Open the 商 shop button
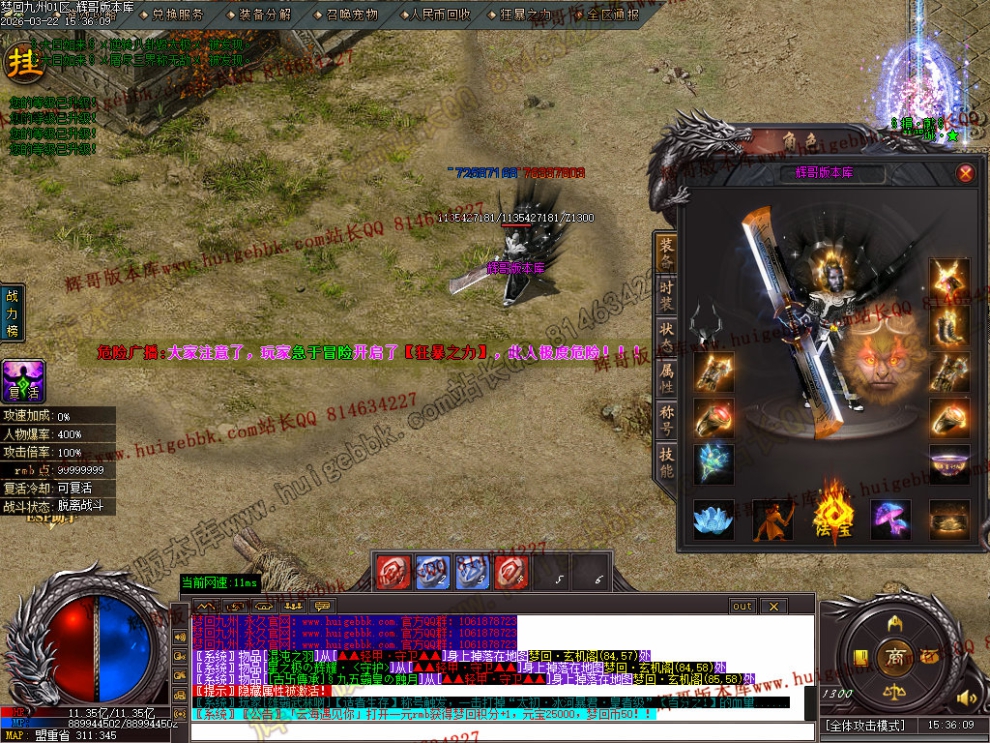This screenshot has height=743, width=990. (x=893, y=656)
